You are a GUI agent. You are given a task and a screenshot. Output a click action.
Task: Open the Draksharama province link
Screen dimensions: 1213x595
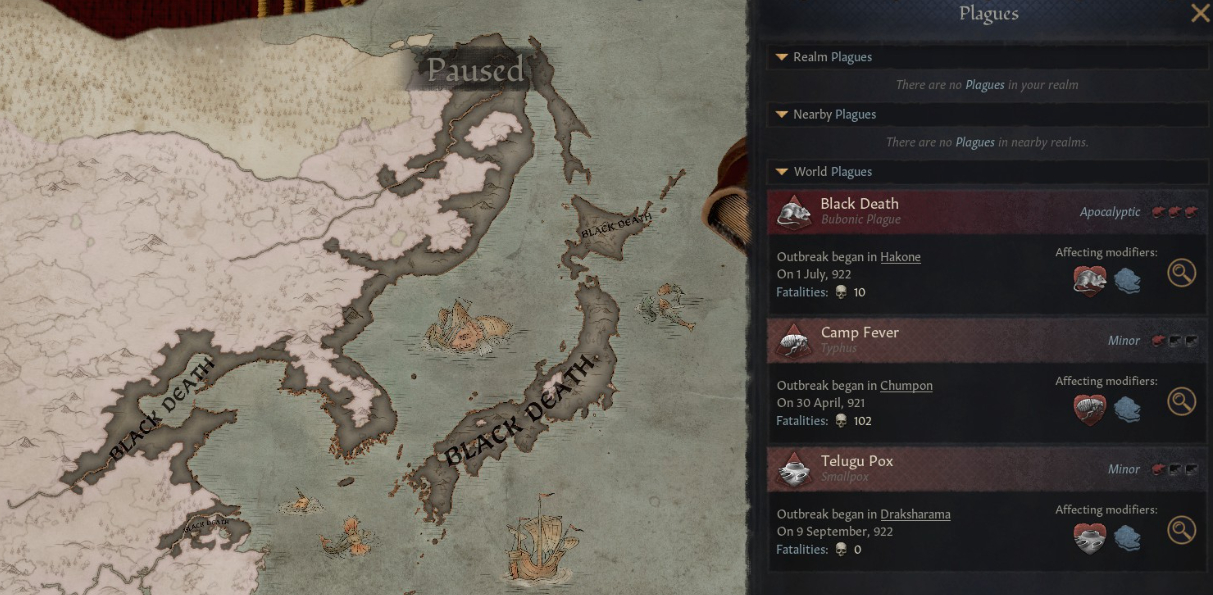pyautogui.click(x=915, y=515)
